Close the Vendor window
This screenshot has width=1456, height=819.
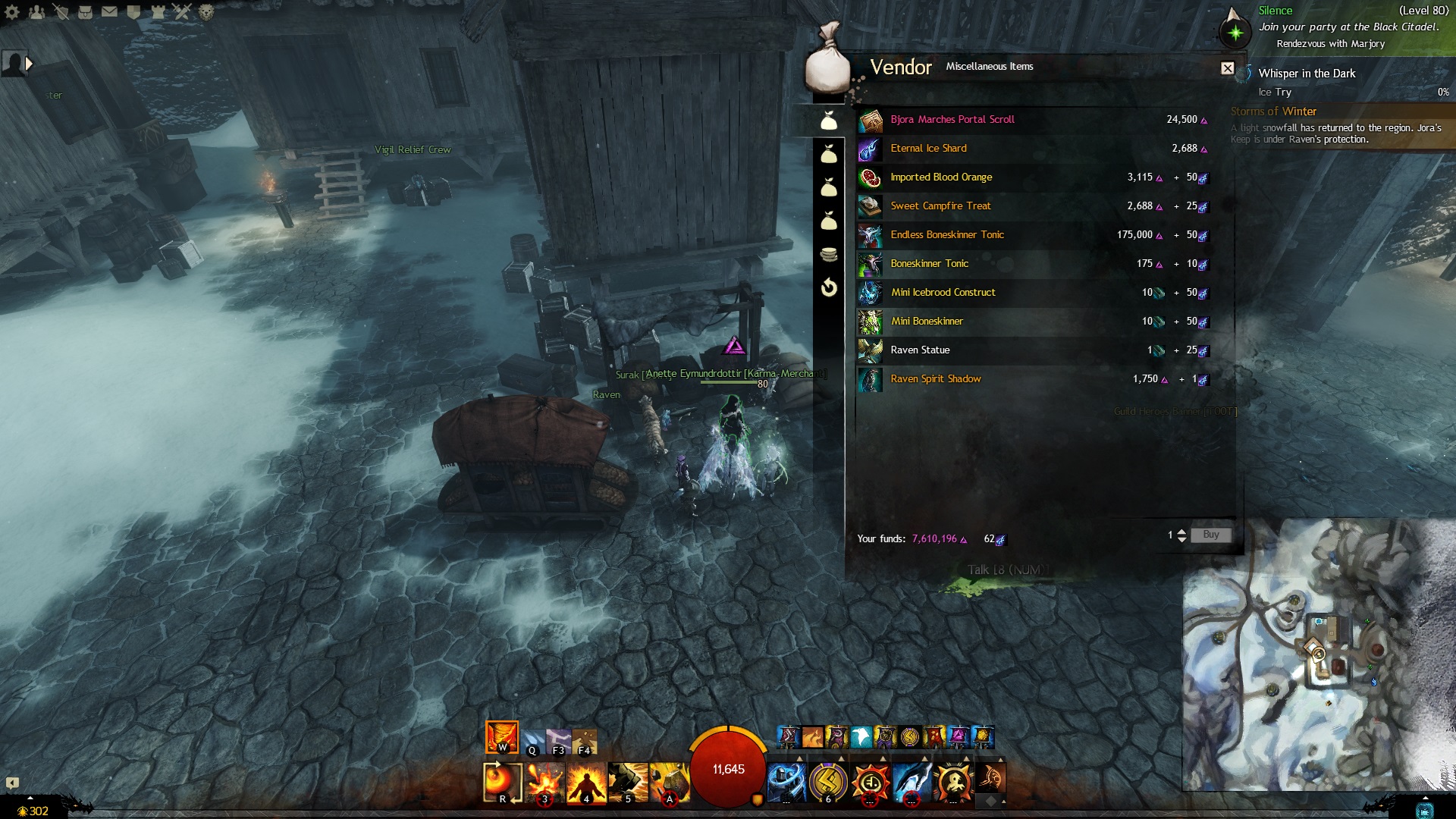pyautogui.click(x=1227, y=68)
